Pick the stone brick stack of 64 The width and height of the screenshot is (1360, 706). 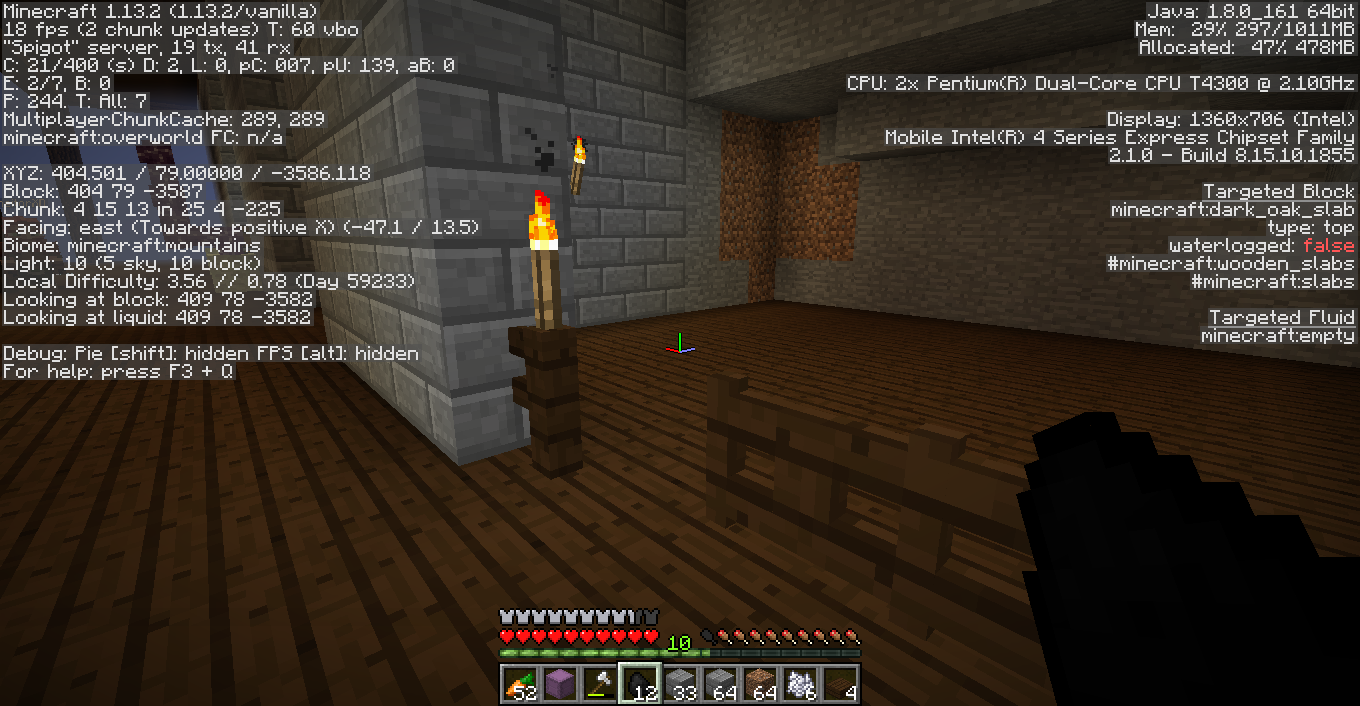point(720,684)
